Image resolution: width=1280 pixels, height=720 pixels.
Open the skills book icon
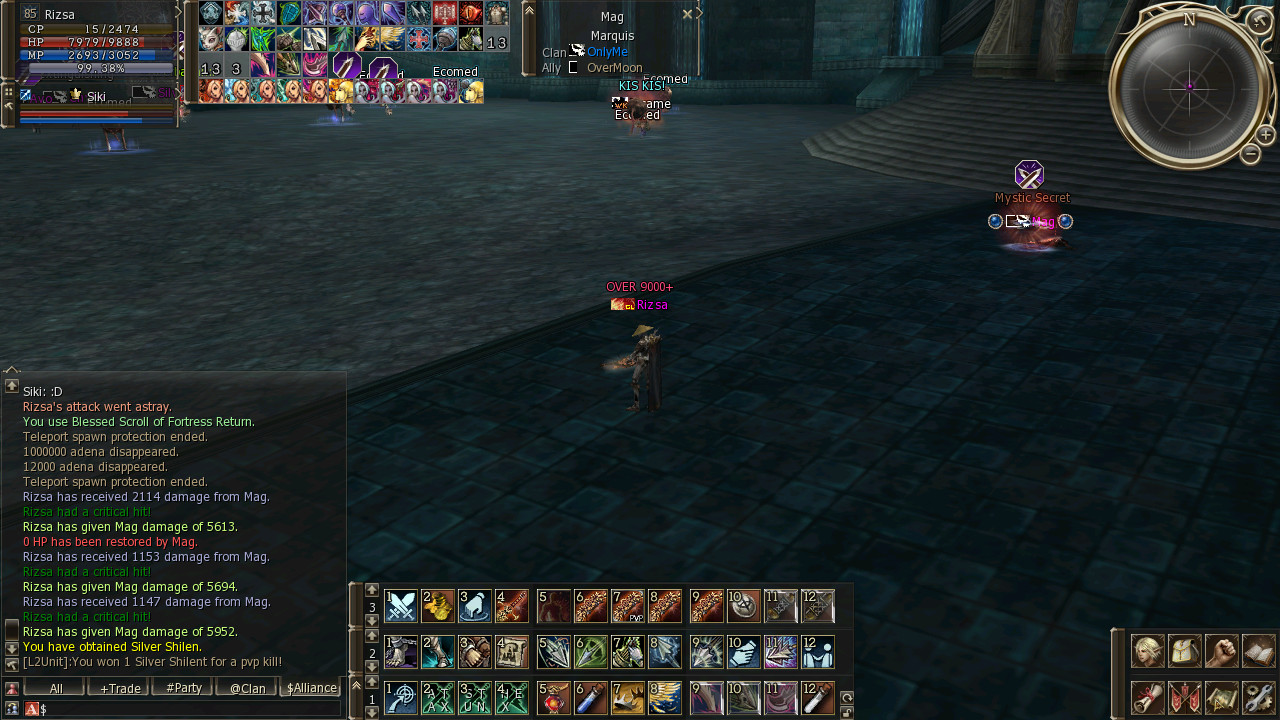1259,651
